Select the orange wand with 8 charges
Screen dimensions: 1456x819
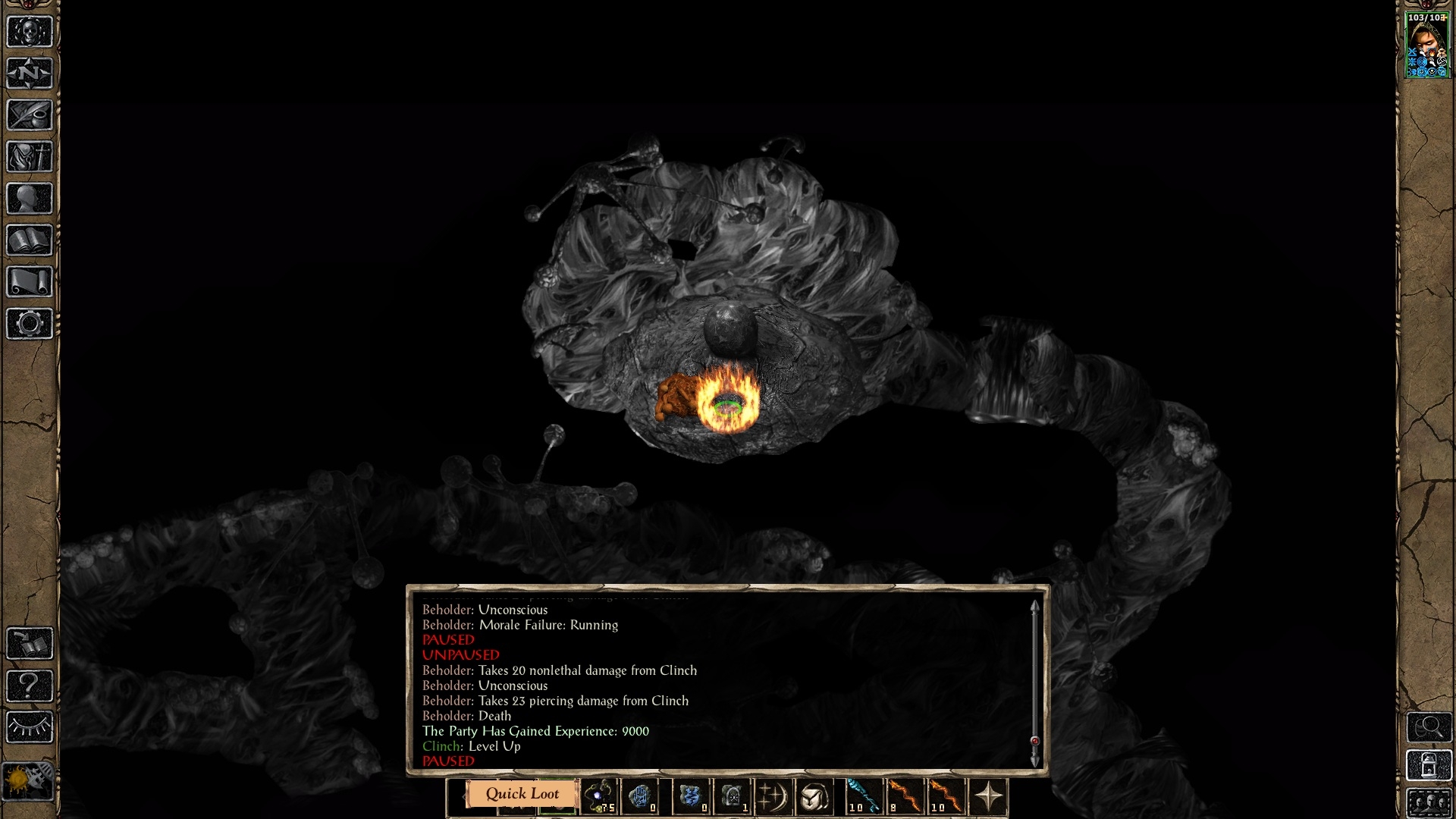pyautogui.click(x=904, y=797)
